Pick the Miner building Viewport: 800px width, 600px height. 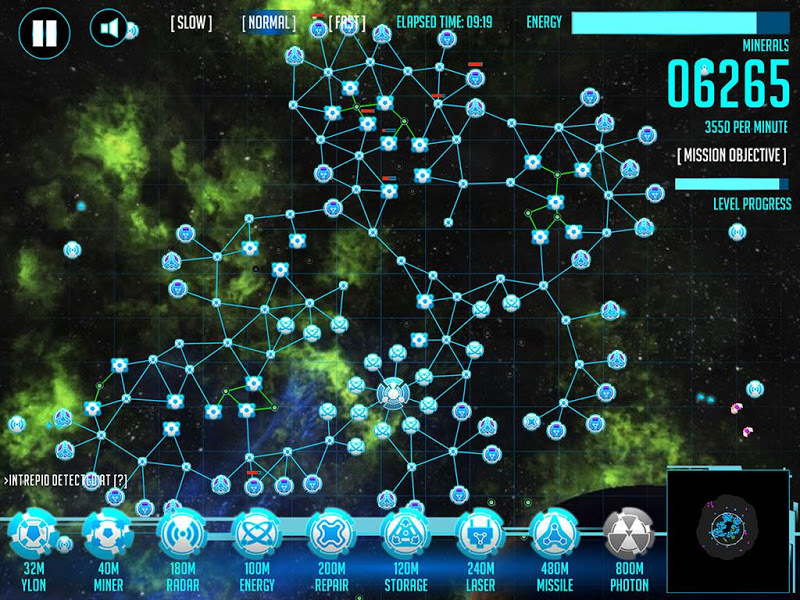click(108, 536)
